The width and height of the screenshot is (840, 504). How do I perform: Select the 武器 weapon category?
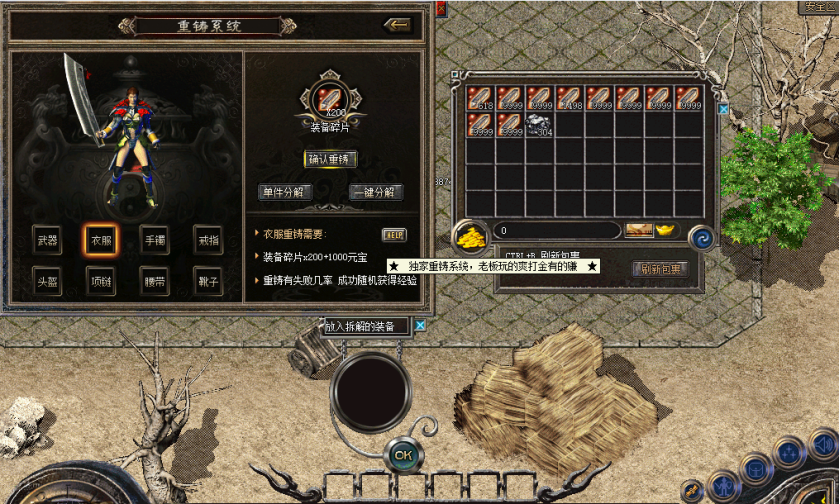(x=47, y=240)
